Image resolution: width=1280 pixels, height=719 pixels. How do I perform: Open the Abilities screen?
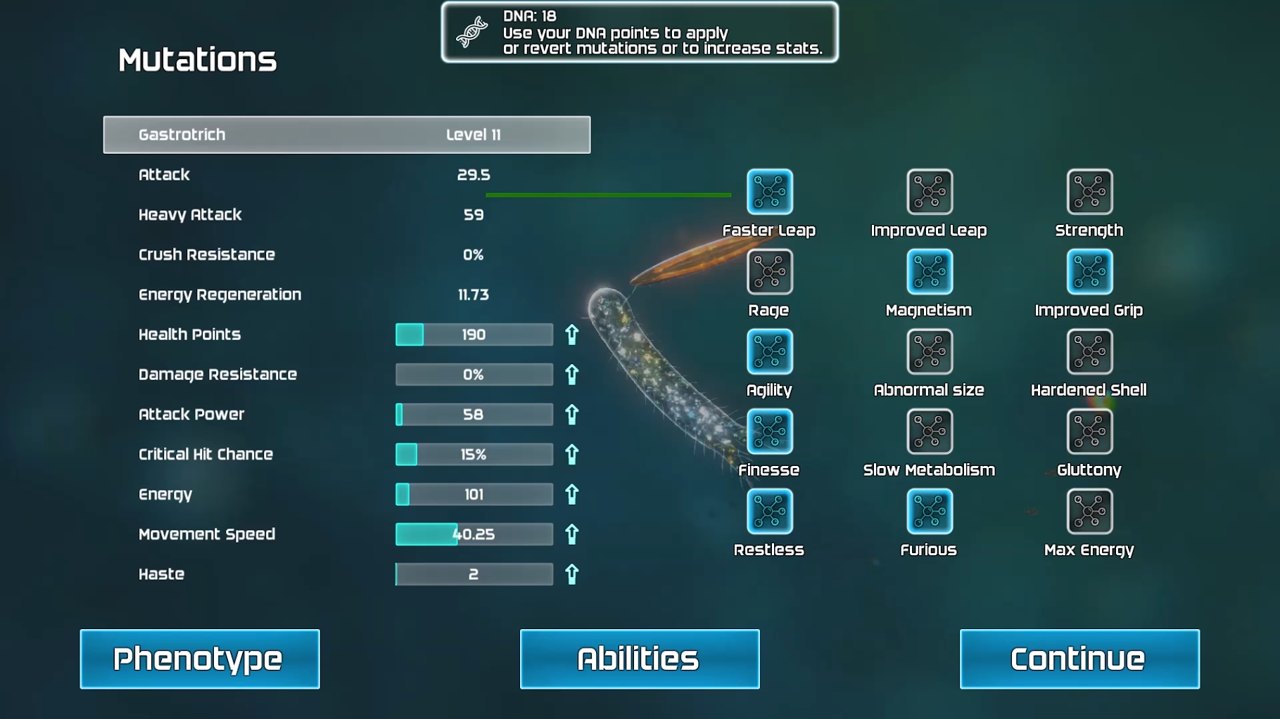coord(639,659)
